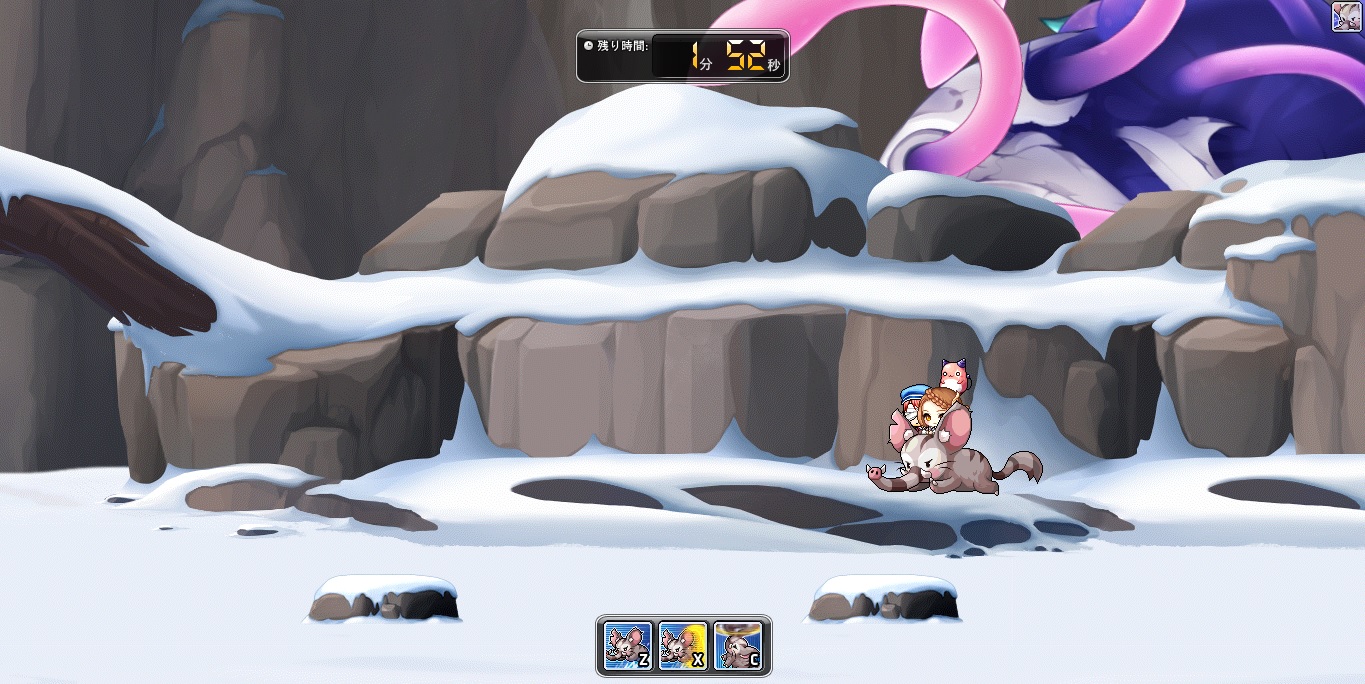Viewport: 1365px width, 684px height.
Task: Use the yellow-burst cat charge skill marked X
Action: [x=684, y=645]
